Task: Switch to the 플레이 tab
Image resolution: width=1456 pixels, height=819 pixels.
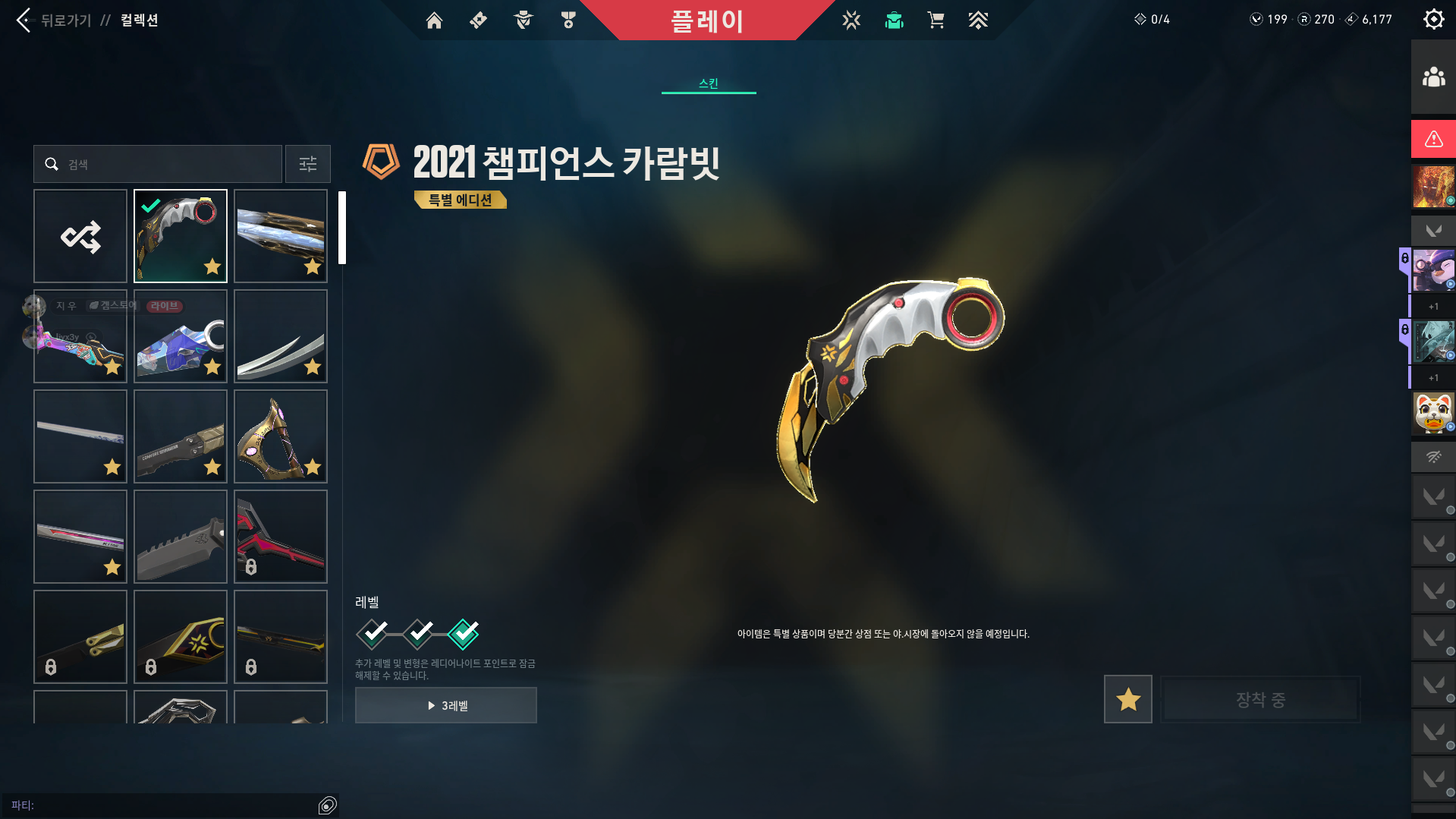Action: coord(709,20)
